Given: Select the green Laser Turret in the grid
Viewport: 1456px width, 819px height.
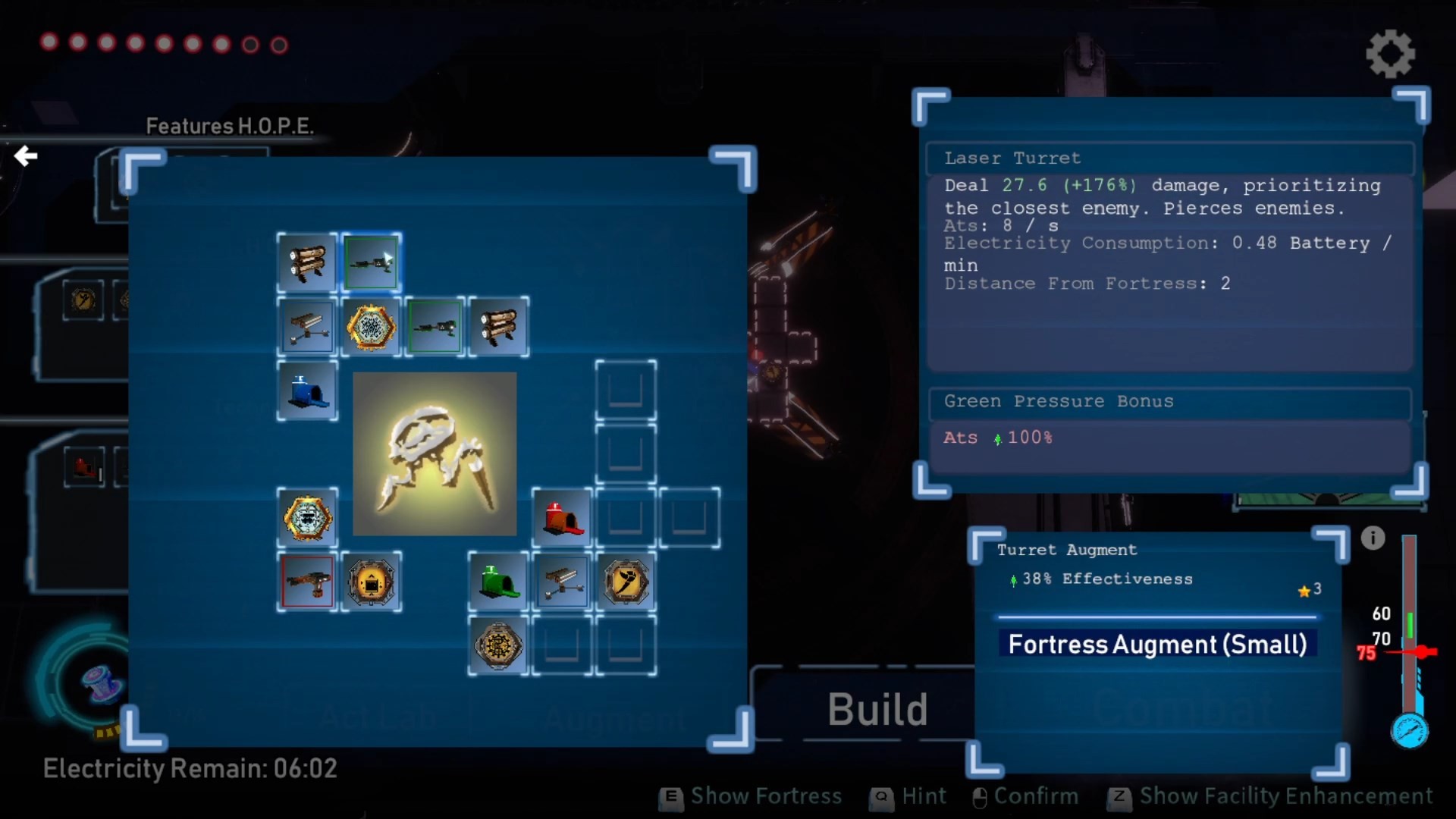Looking at the screenshot, I should (x=372, y=262).
